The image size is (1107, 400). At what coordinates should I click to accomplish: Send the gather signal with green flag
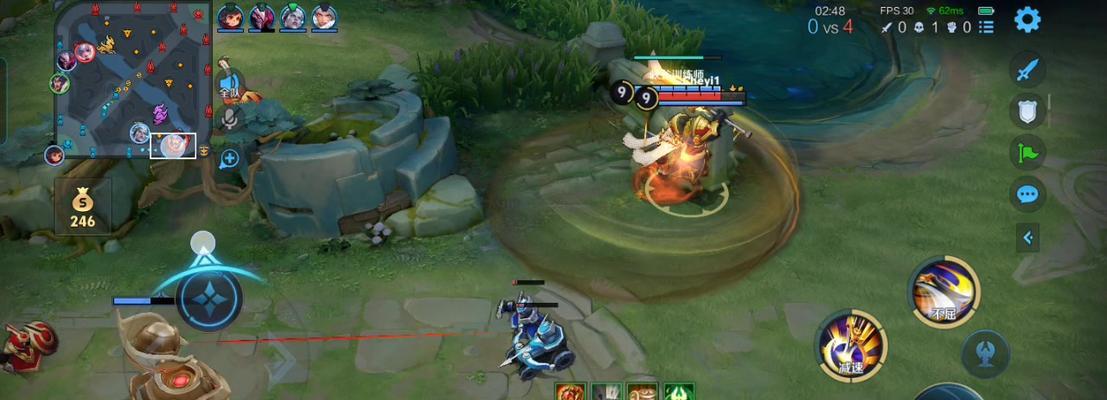[1027, 152]
